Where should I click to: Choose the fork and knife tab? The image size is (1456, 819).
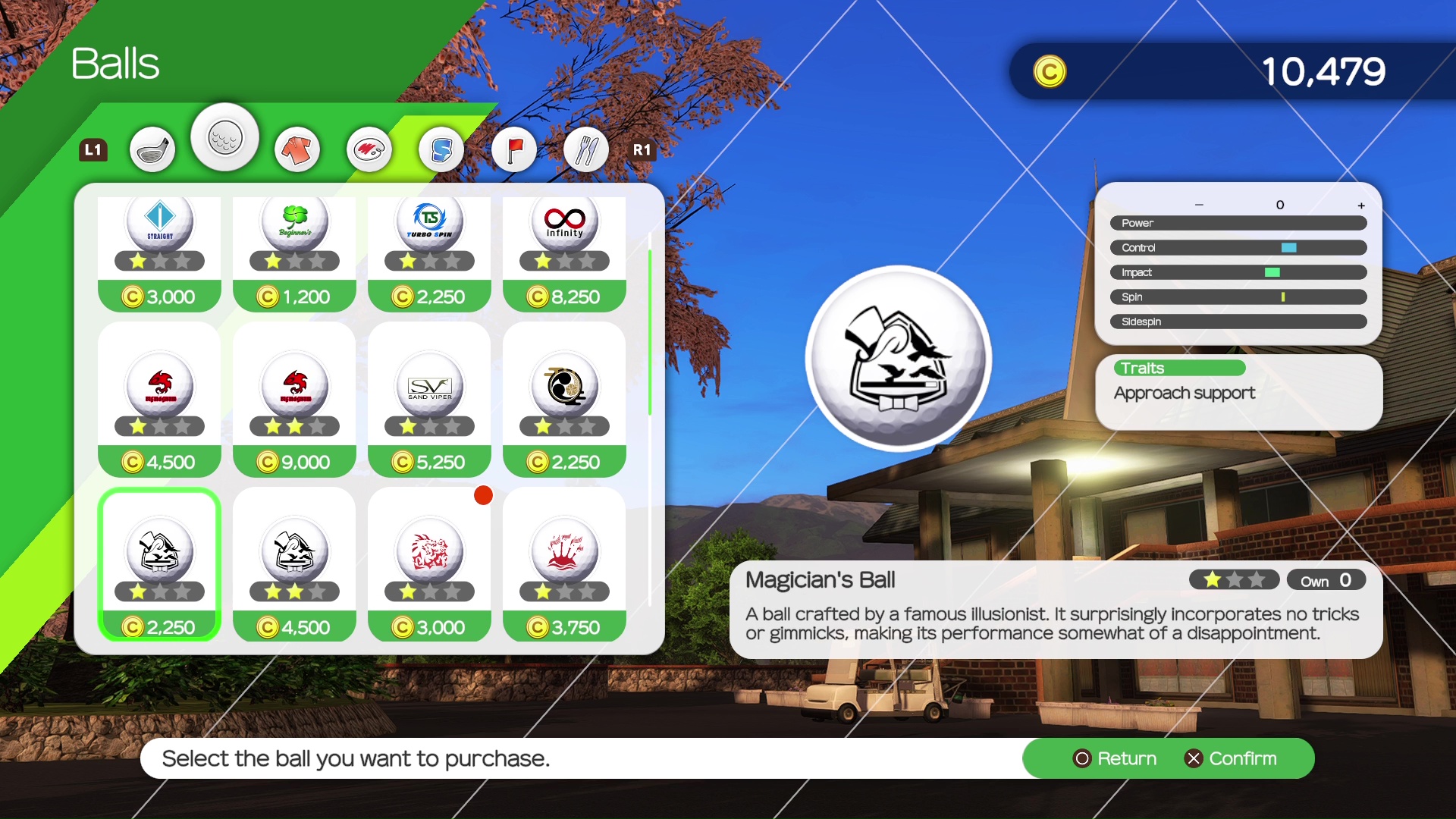(x=586, y=149)
